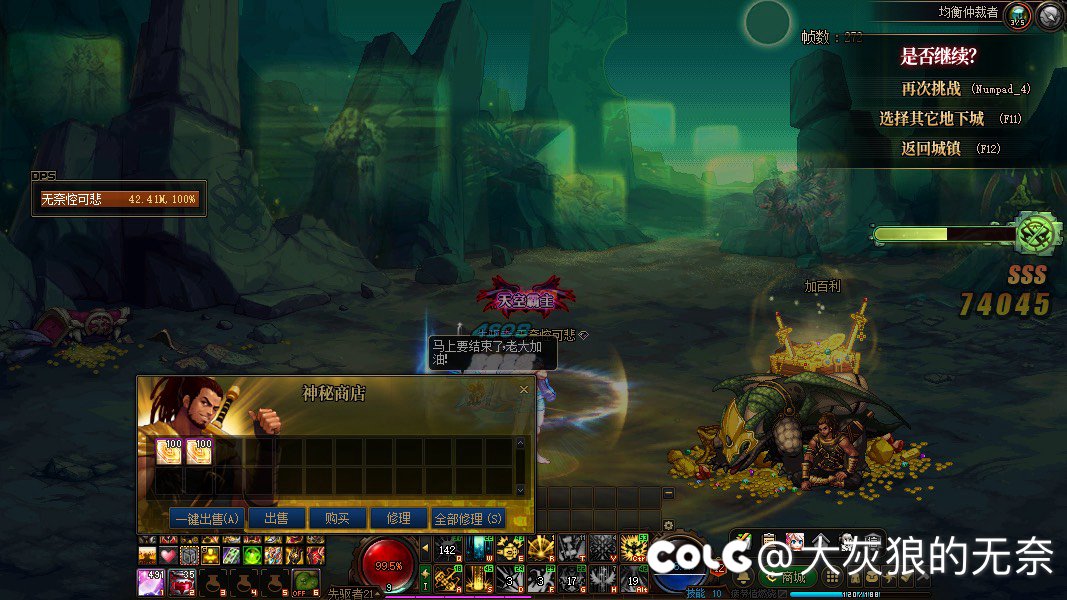Close the 神秘商店 shop window
Viewport: 1067px width, 600px height.
(x=523, y=390)
